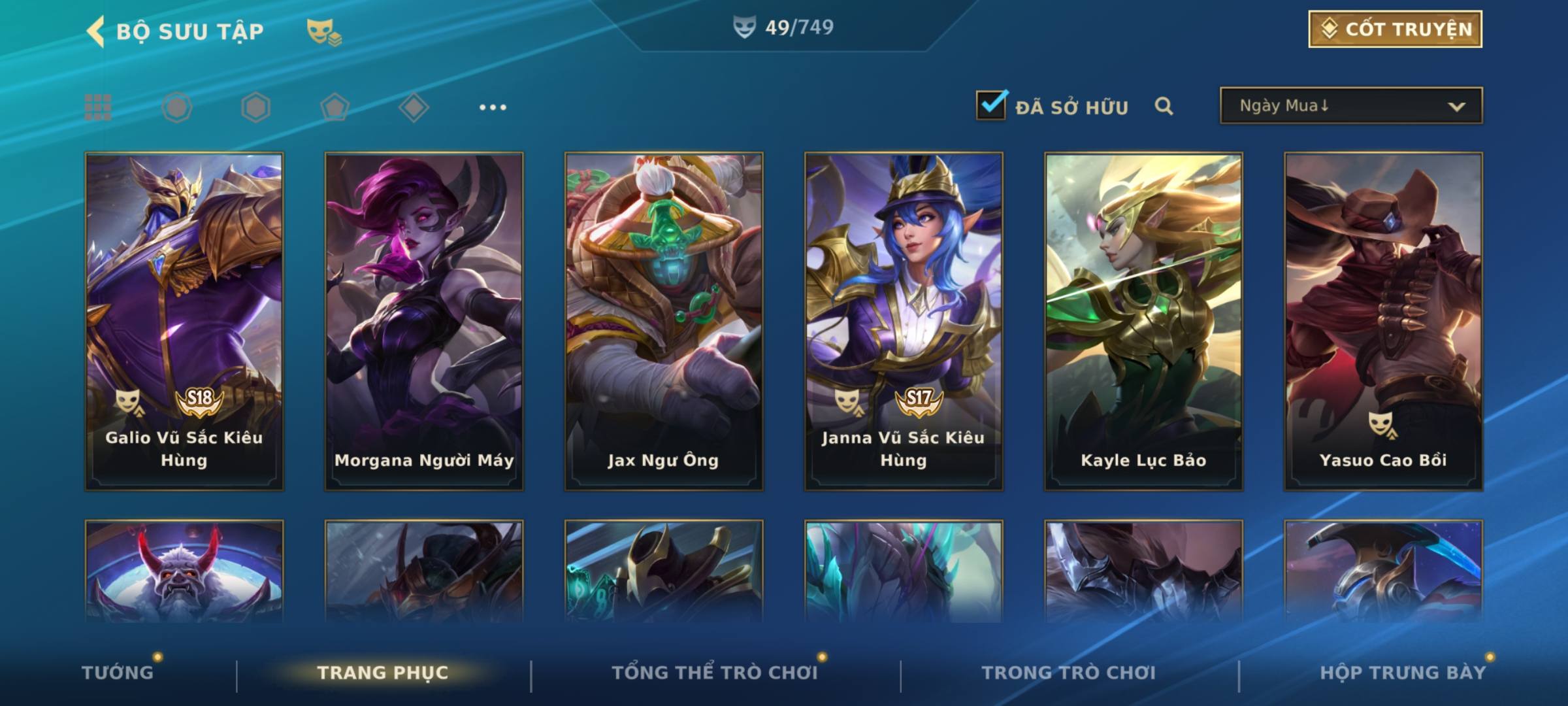Open the Trong Trò Chơi tab
Image resolution: width=1568 pixels, height=706 pixels.
1069,673
